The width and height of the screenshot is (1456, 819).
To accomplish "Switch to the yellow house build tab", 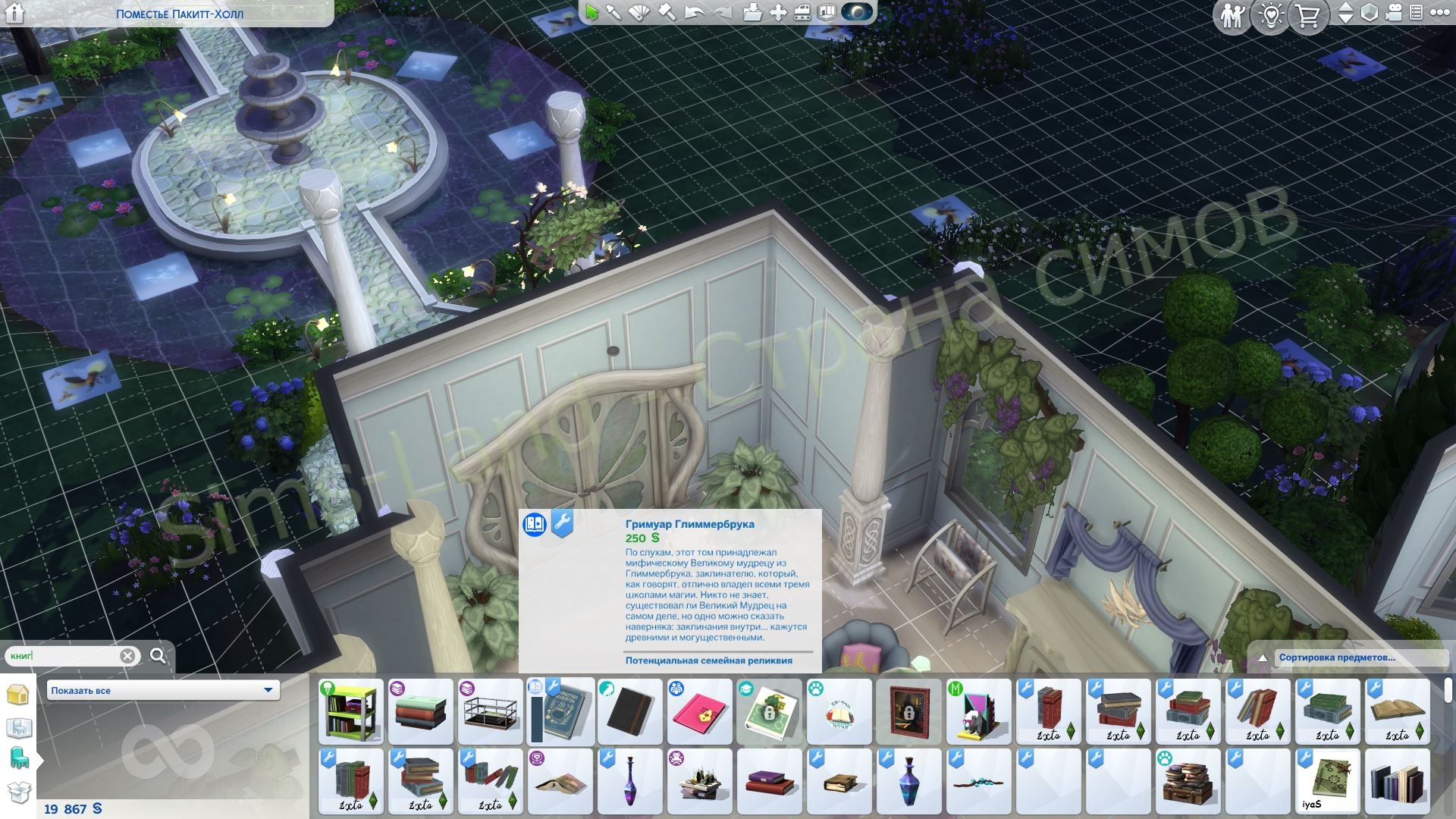I will tap(18, 695).
